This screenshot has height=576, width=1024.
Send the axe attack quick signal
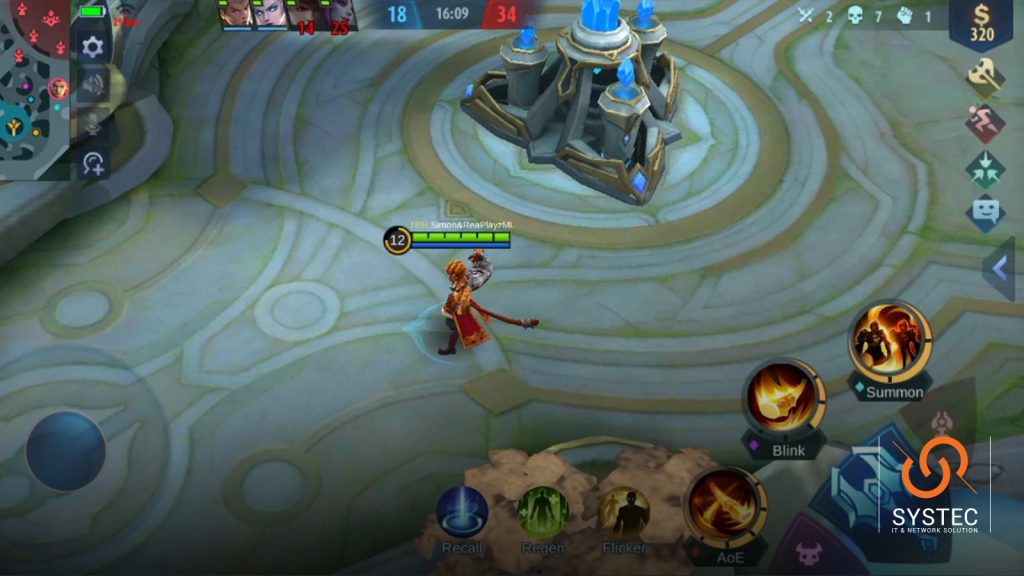(x=984, y=77)
